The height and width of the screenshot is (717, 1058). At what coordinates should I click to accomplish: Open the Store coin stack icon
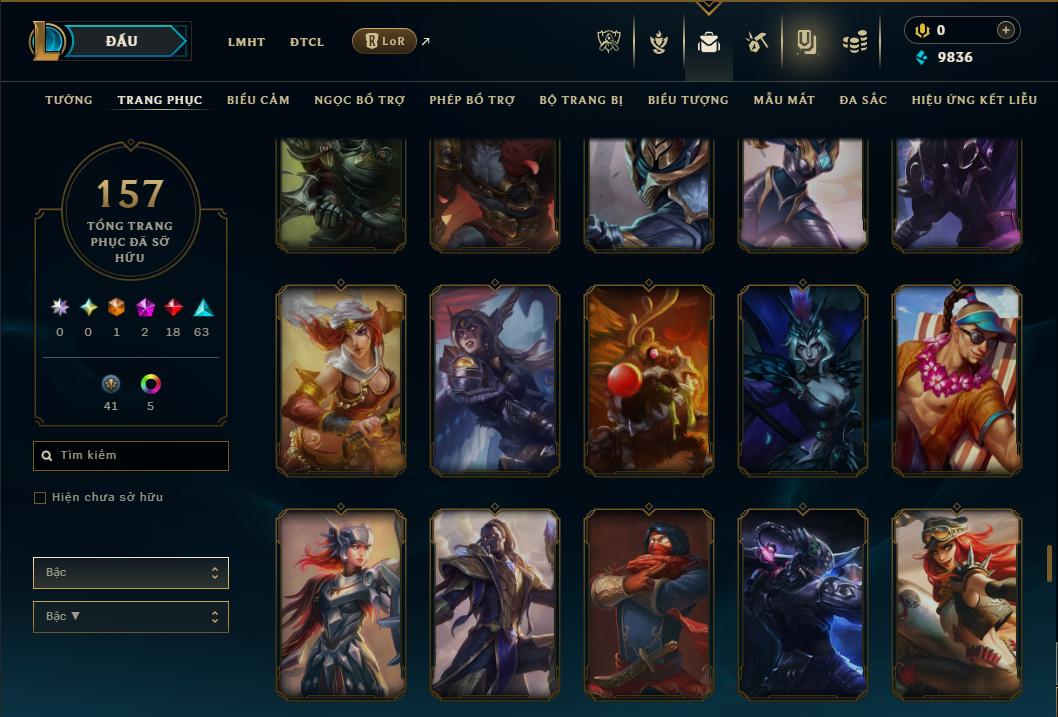pos(854,42)
